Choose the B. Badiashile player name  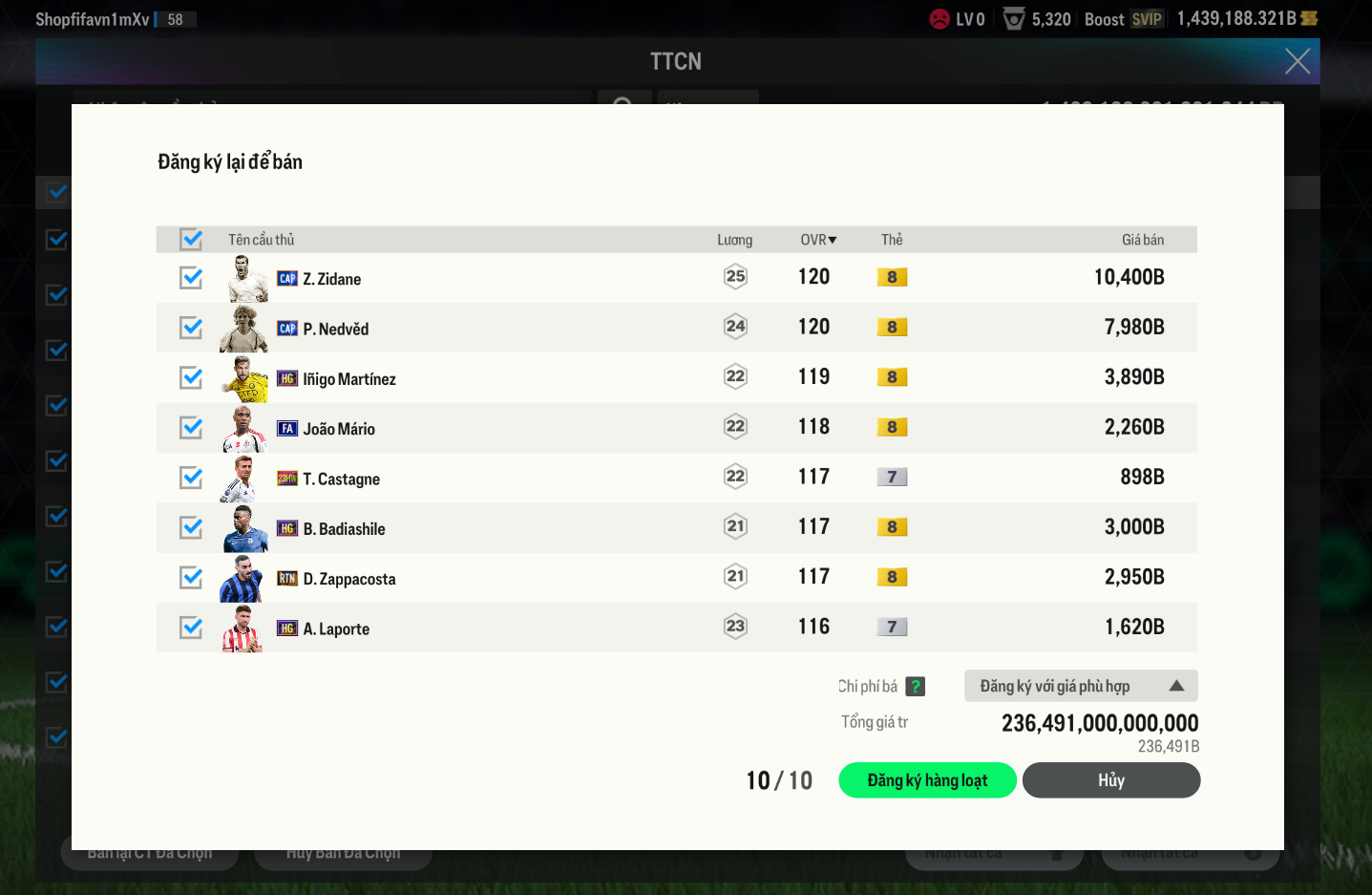click(344, 529)
